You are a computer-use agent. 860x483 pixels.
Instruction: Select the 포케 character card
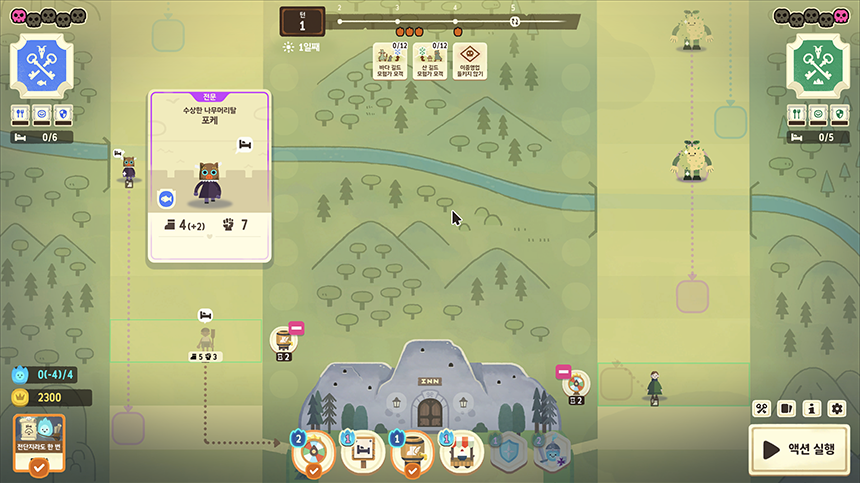209,177
